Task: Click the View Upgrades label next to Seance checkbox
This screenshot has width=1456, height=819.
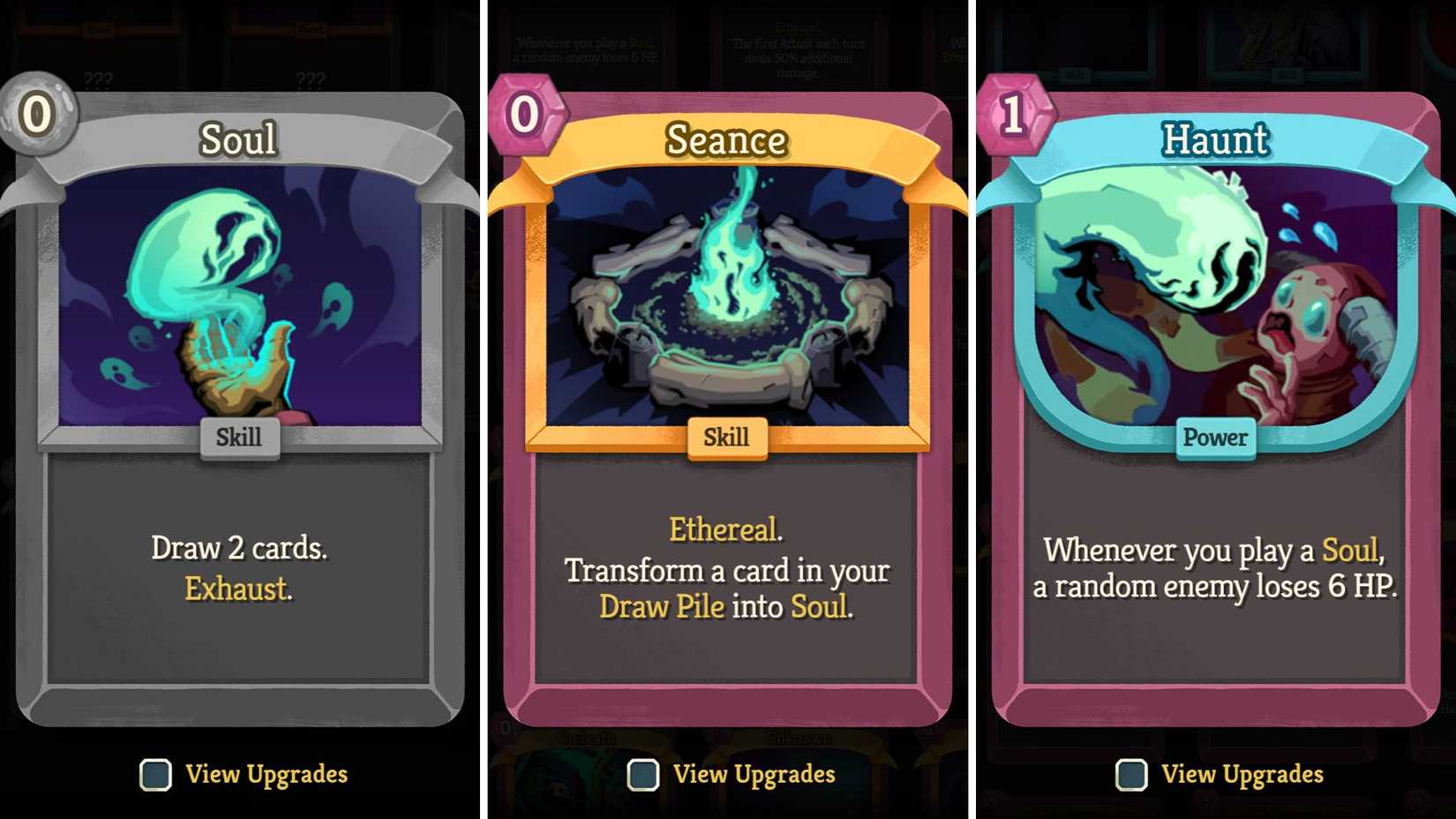Action: coord(754,775)
